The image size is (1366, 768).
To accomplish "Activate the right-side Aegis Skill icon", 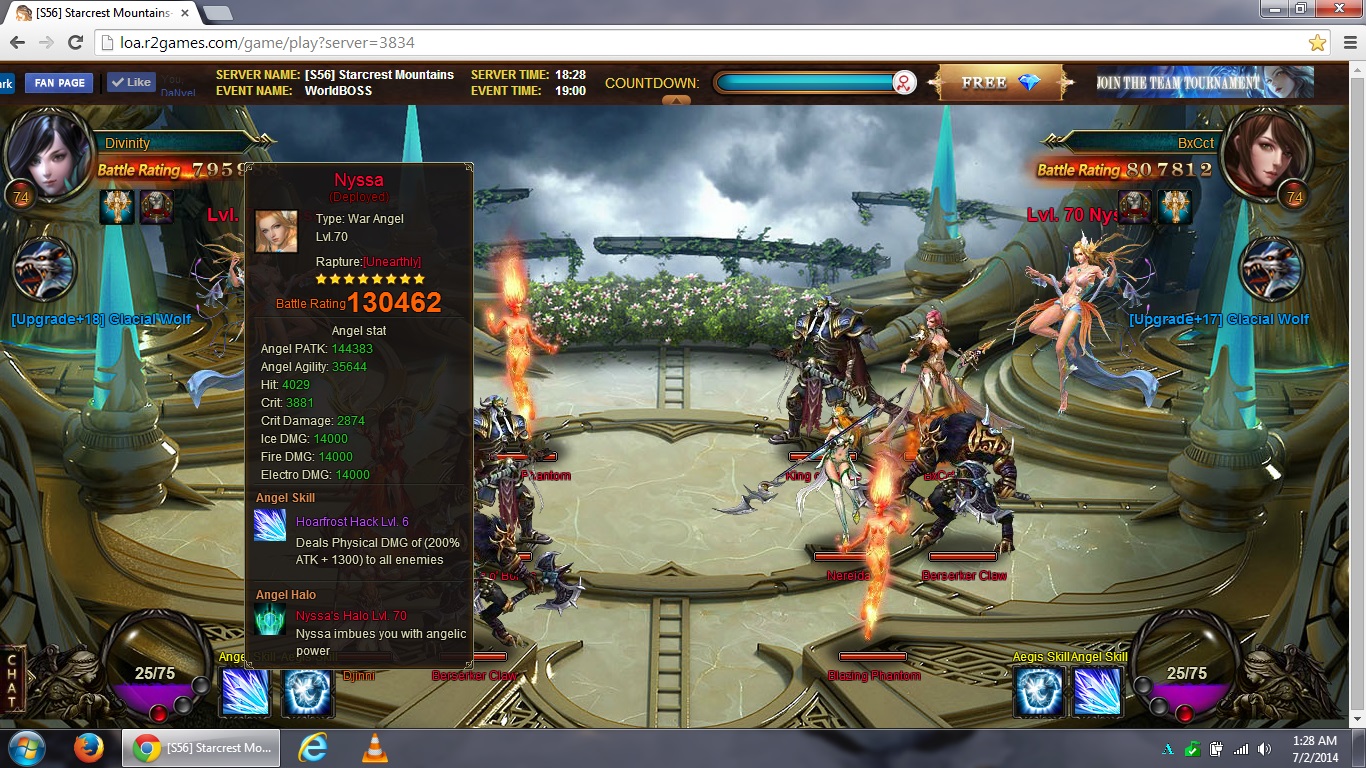I will 1039,692.
